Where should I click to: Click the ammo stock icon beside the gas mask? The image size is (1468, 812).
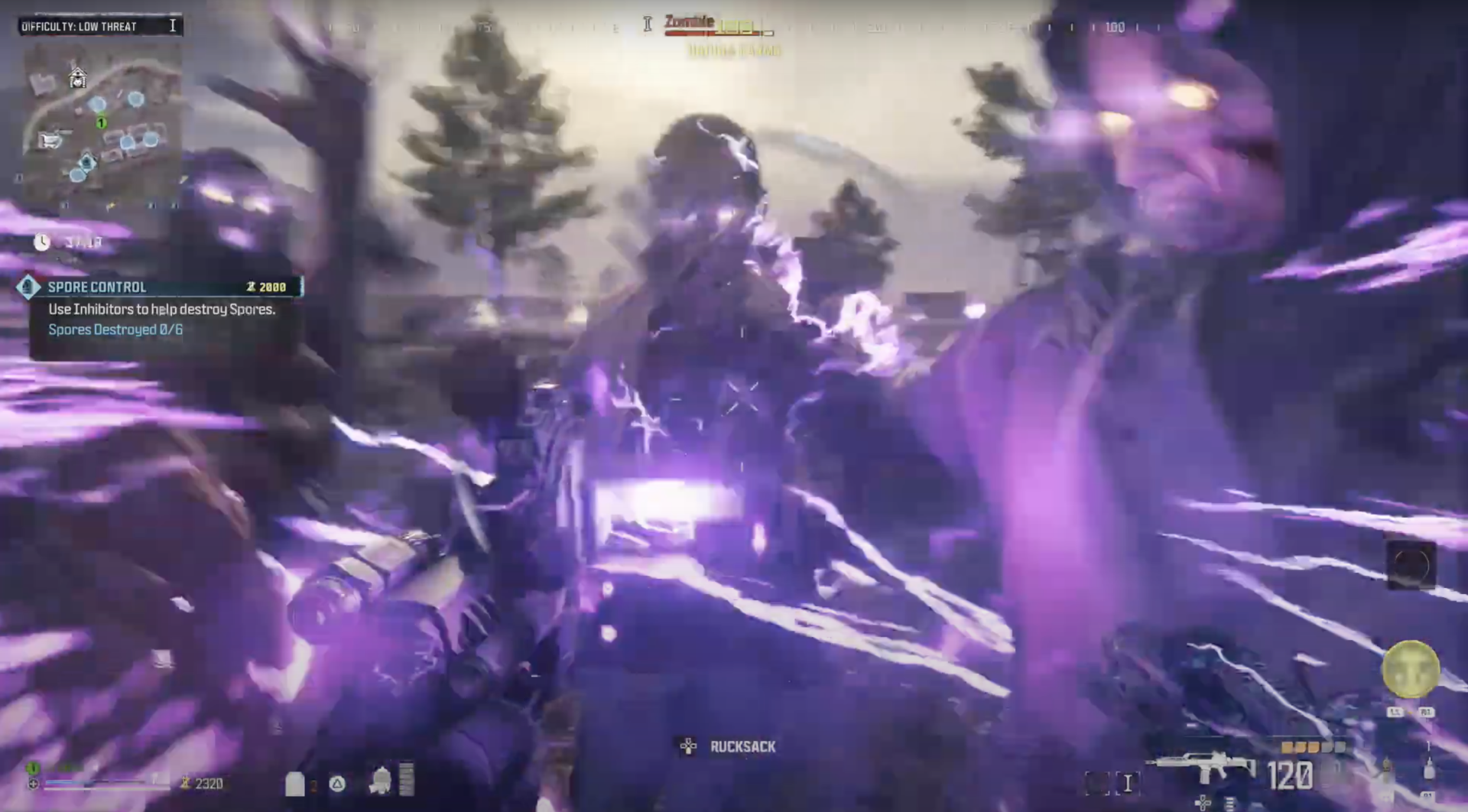point(406,778)
